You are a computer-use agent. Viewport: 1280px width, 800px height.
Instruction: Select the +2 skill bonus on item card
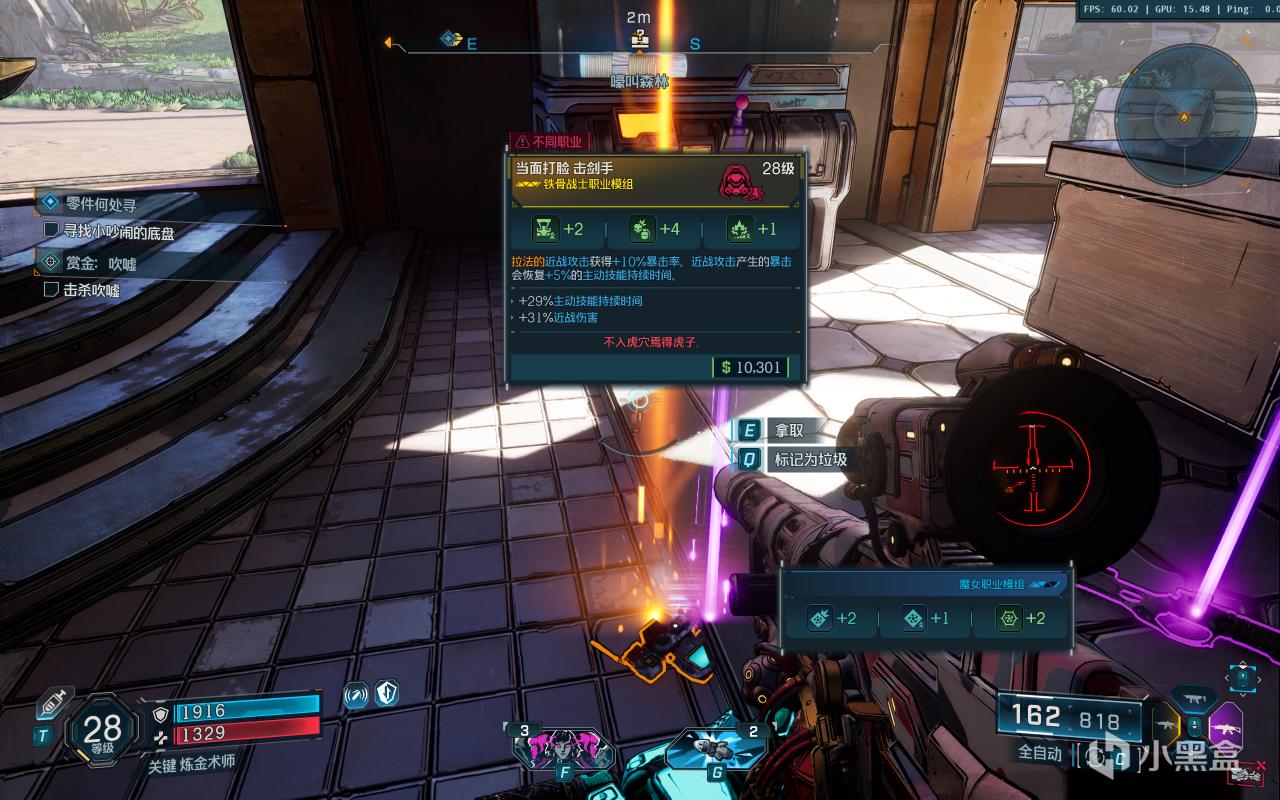tap(560, 229)
